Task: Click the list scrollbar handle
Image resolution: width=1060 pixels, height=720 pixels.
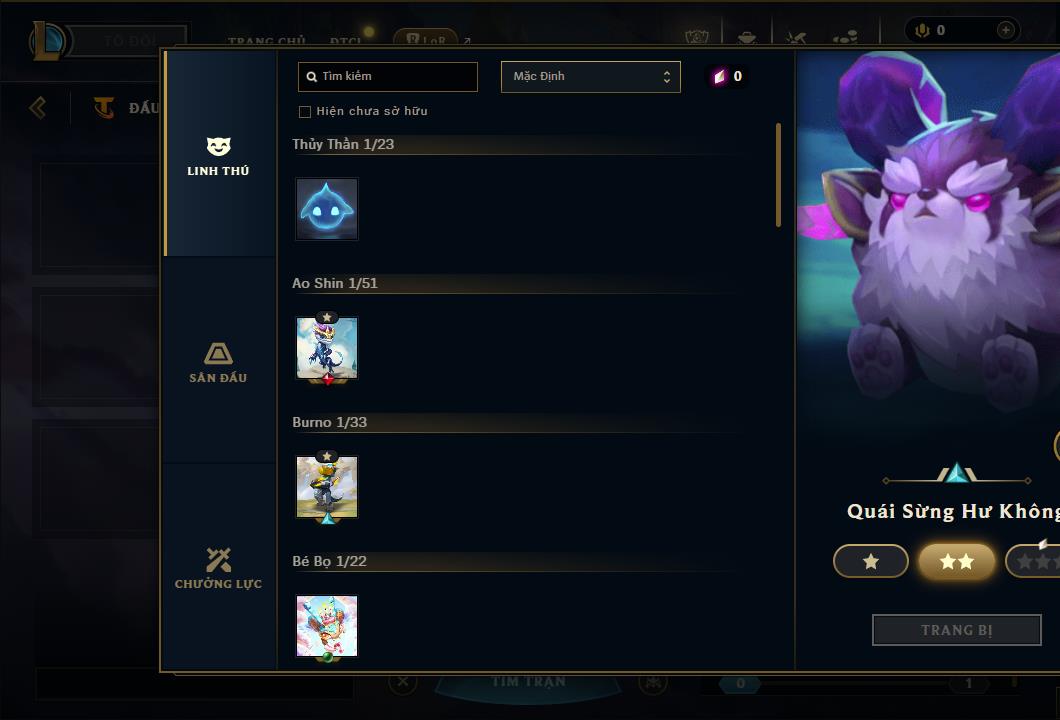Action: pos(778,175)
